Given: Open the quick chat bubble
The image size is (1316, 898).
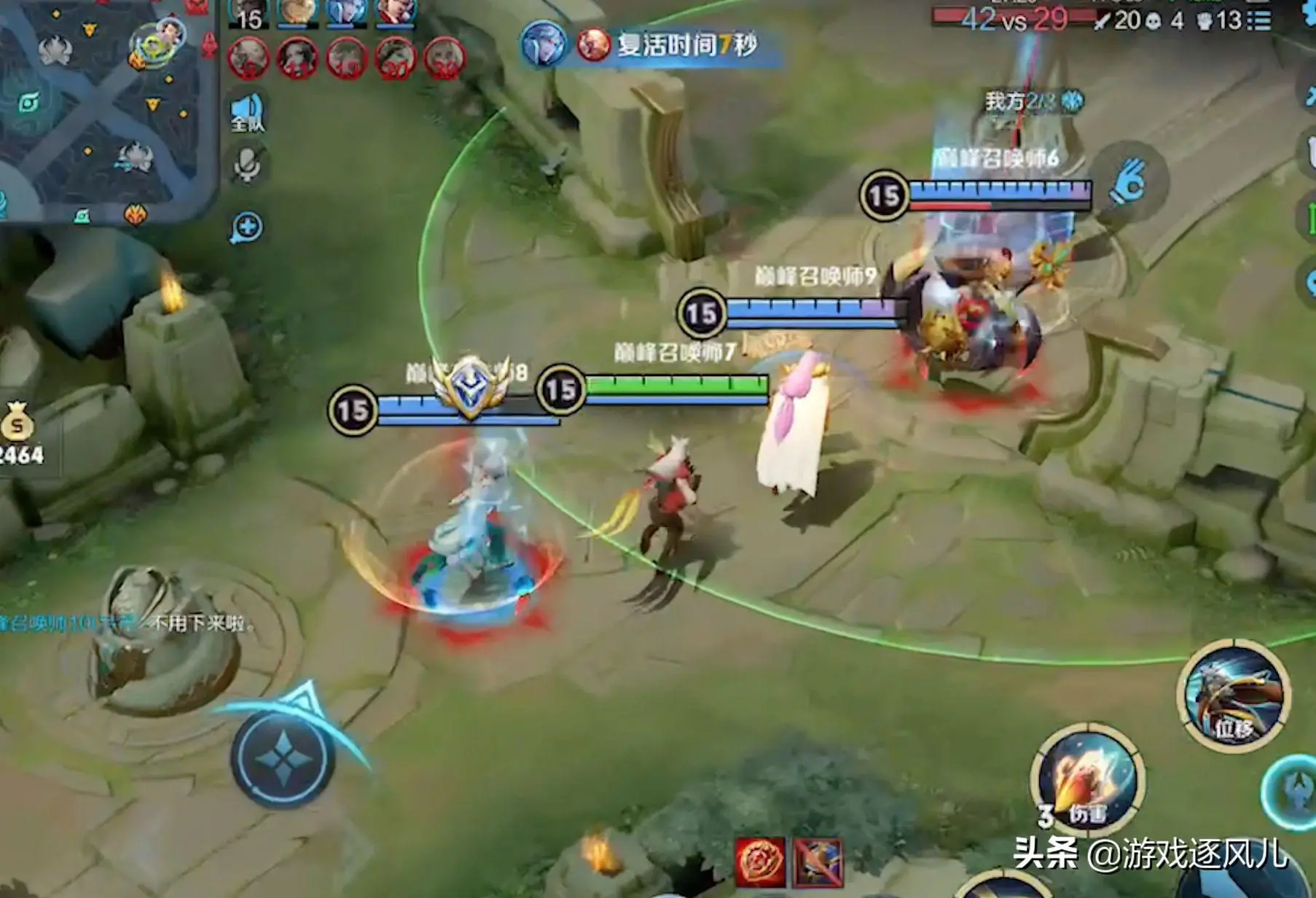Looking at the screenshot, I should (x=246, y=227).
